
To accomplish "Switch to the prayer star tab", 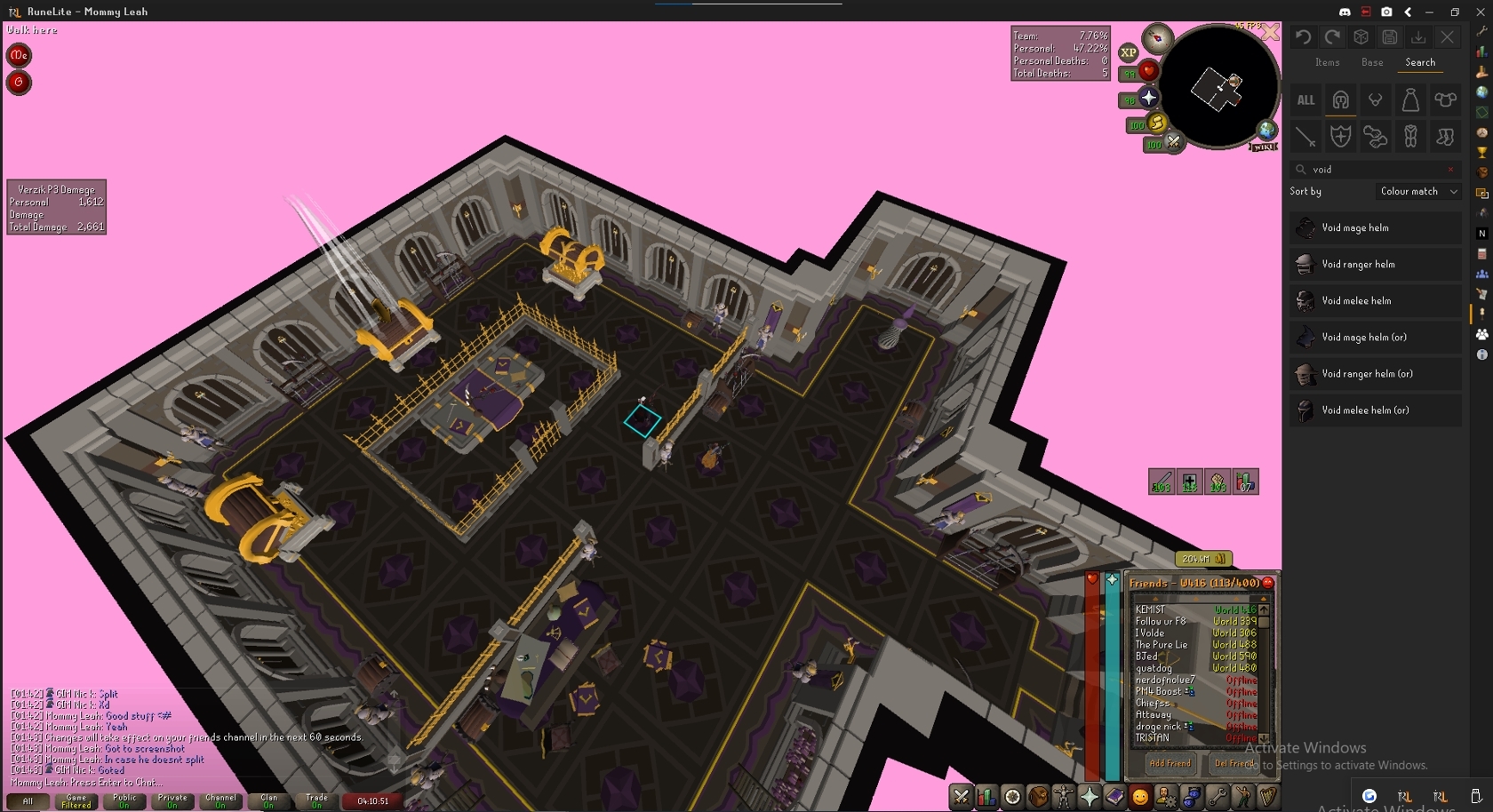I will point(1090,797).
